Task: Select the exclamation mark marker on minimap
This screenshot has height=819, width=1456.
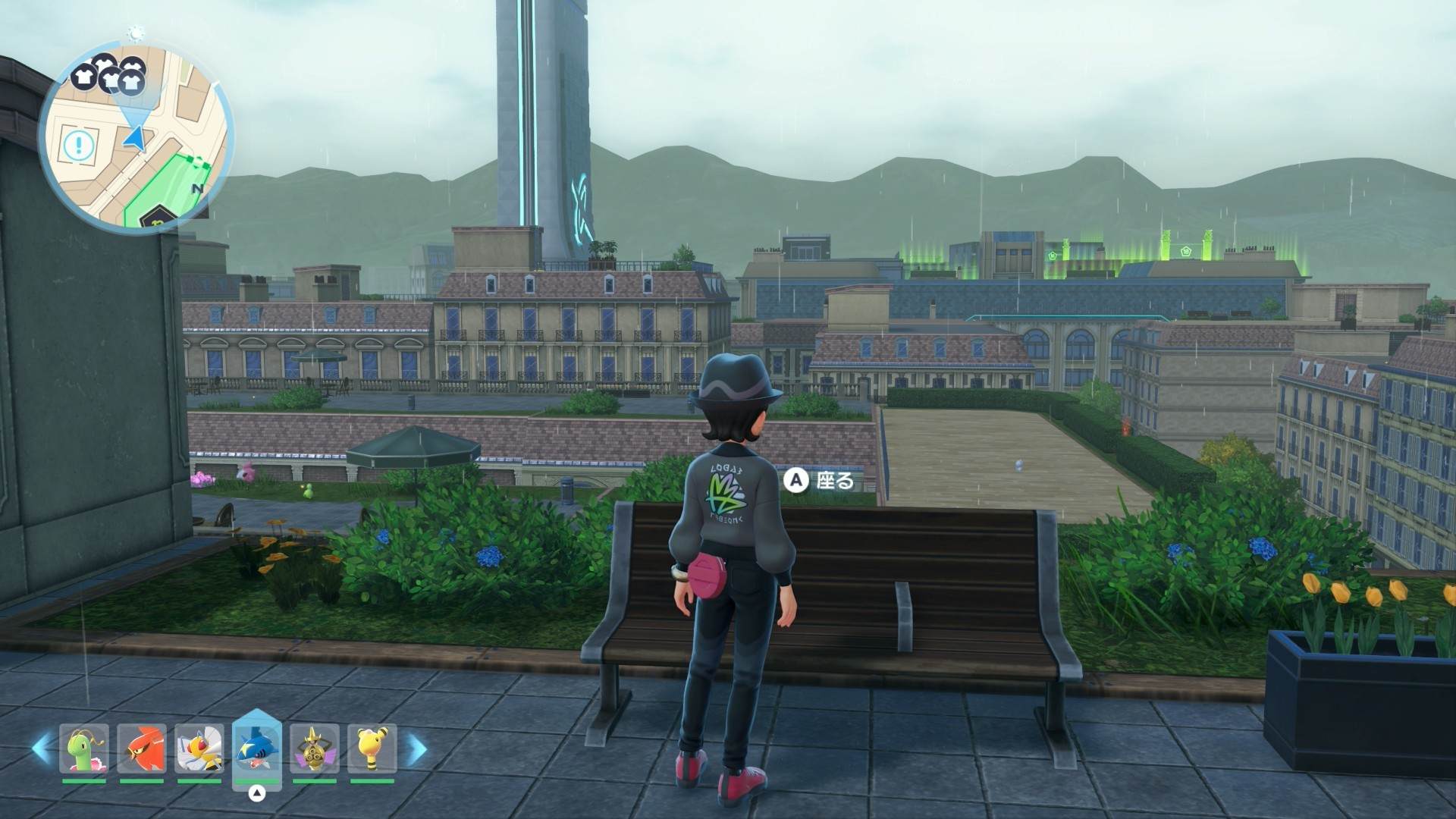Action: point(78,145)
